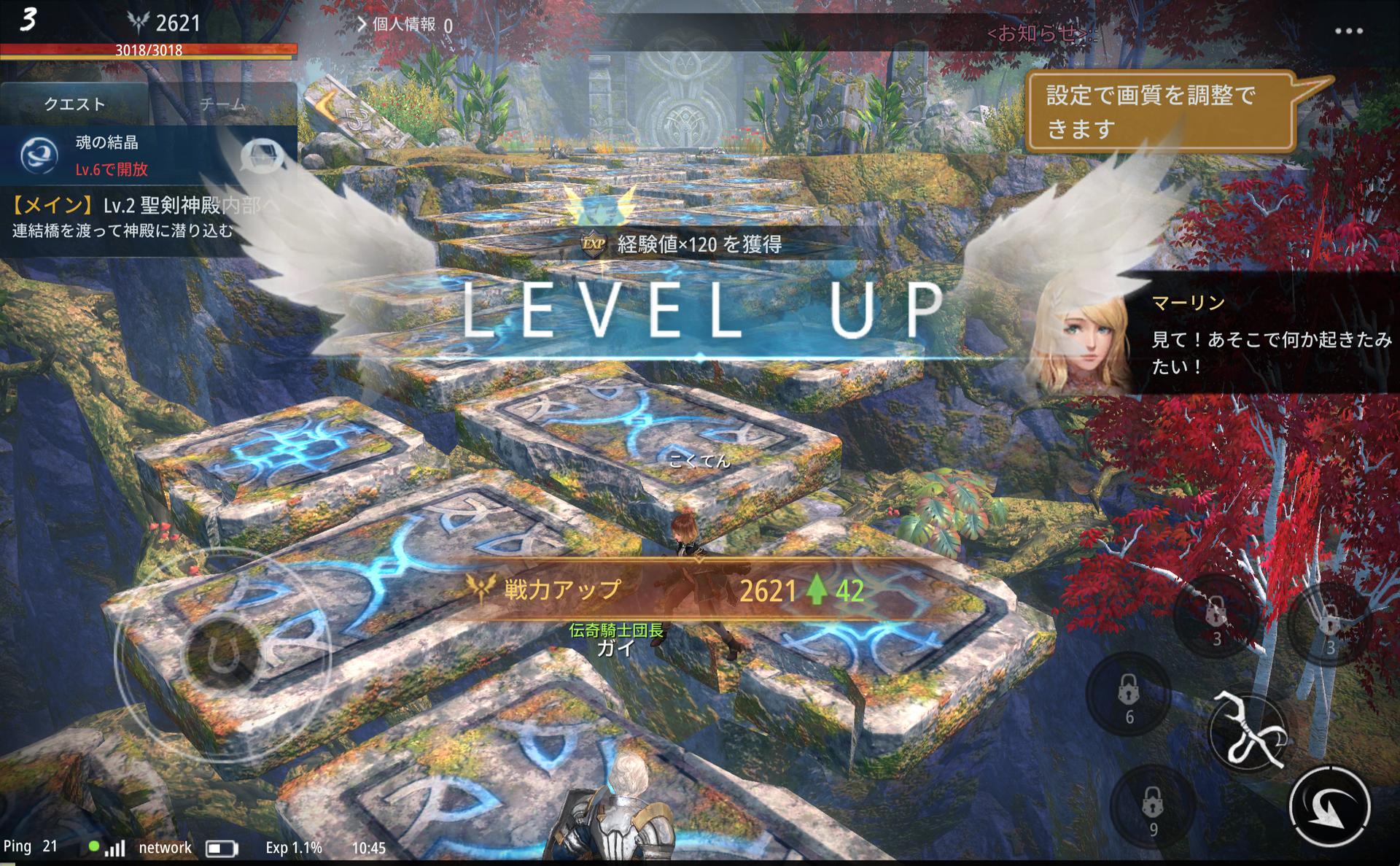Switch to the チーム tab
Viewport: 1400px width, 866px height.
pyautogui.click(x=222, y=105)
